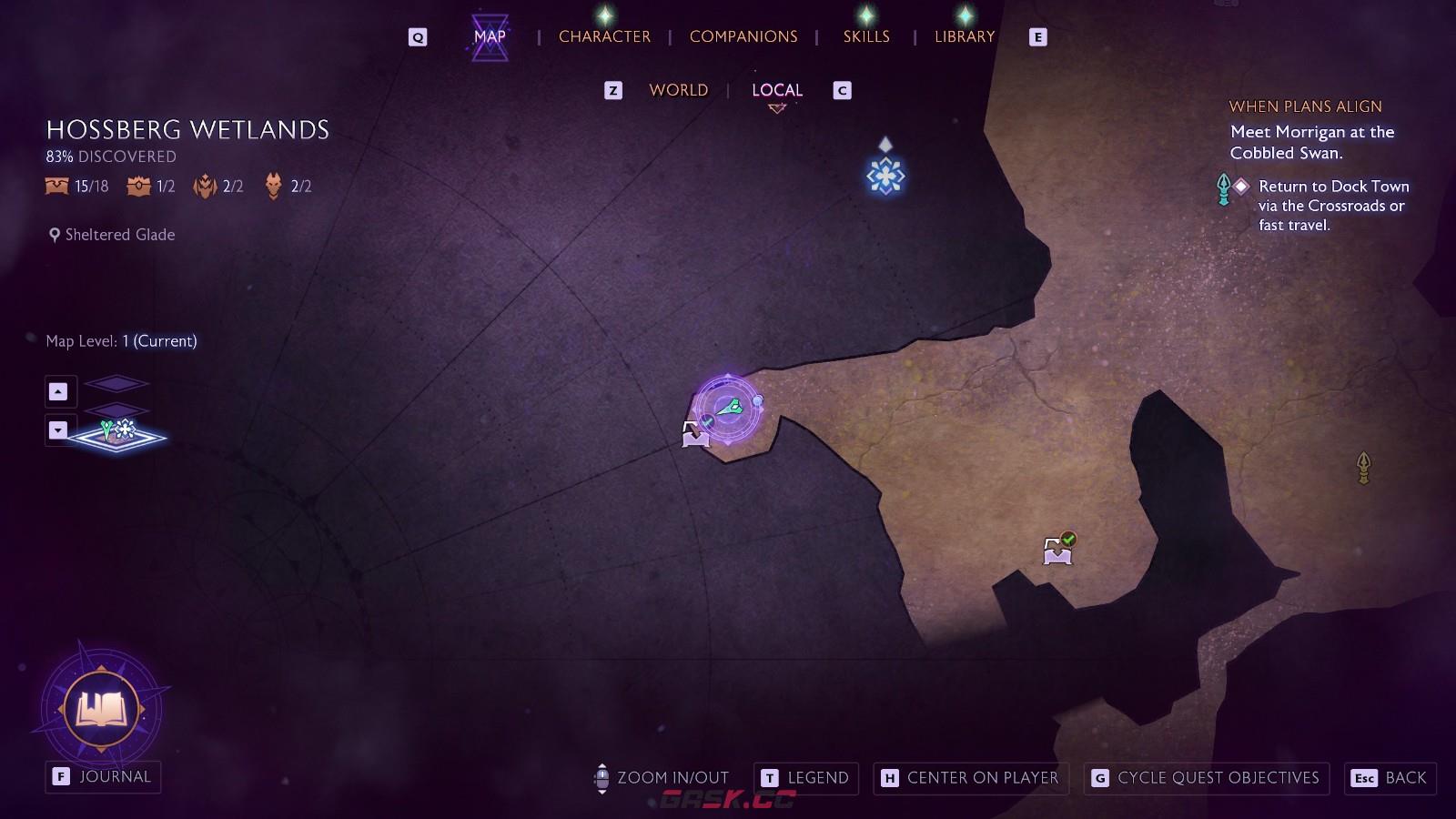Move down one map level

tap(58, 430)
